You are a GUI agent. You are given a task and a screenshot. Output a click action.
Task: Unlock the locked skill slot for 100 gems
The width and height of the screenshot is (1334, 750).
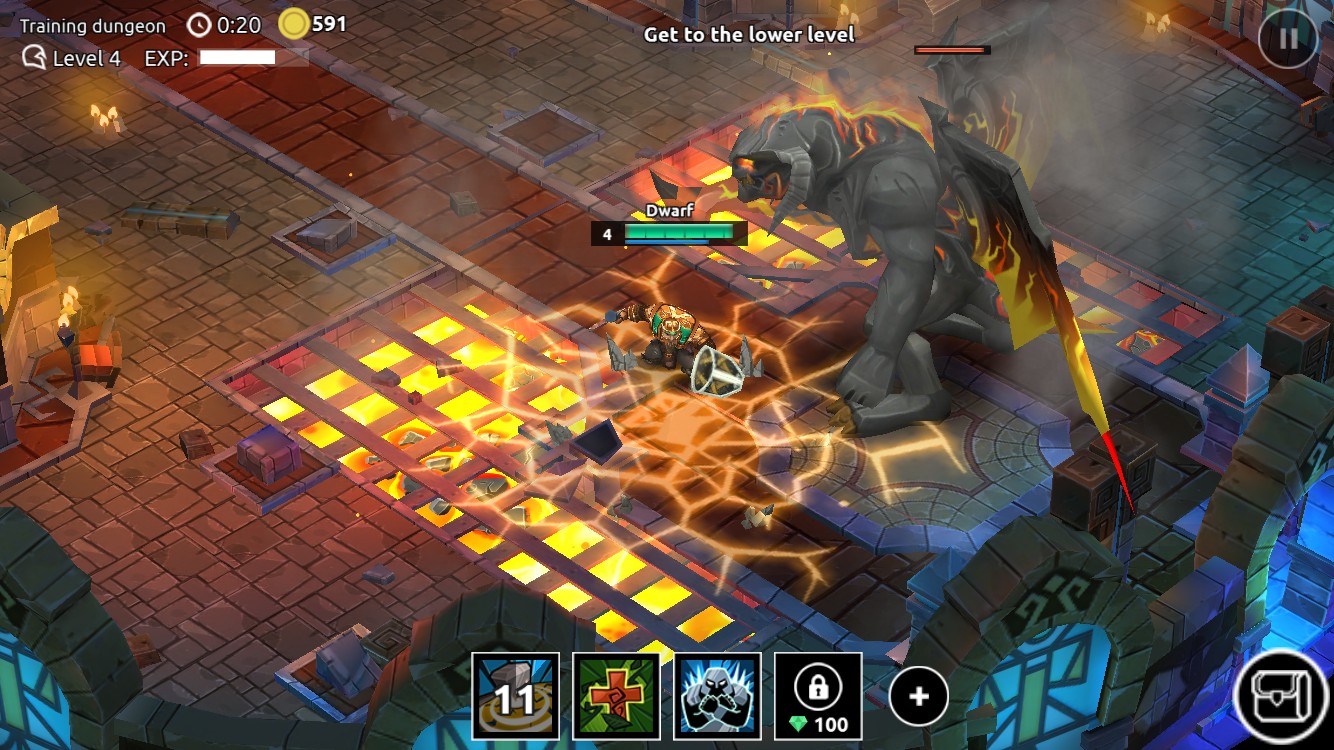pyautogui.click(x=818, y=696)
